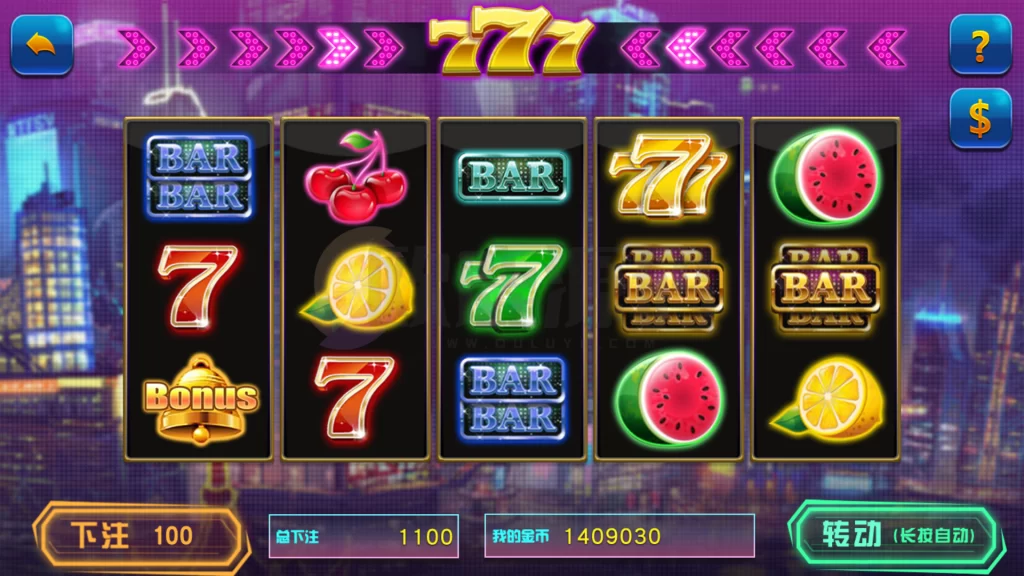Open the question mark help button
Image resolution: width=1024 pixels, height=576 pixels.
click(x=979, y=44)
